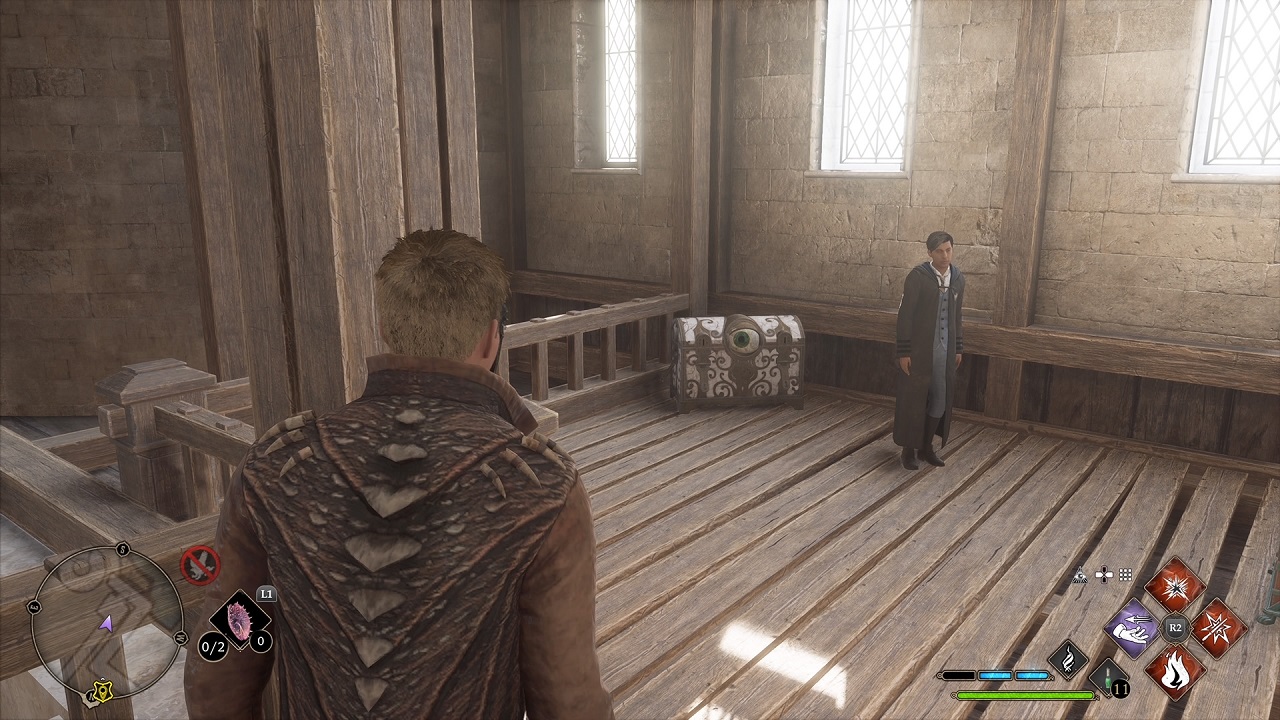Select the purple Depulso spell icon
The image size is (1280, 720).
(x=1130, y=629)
